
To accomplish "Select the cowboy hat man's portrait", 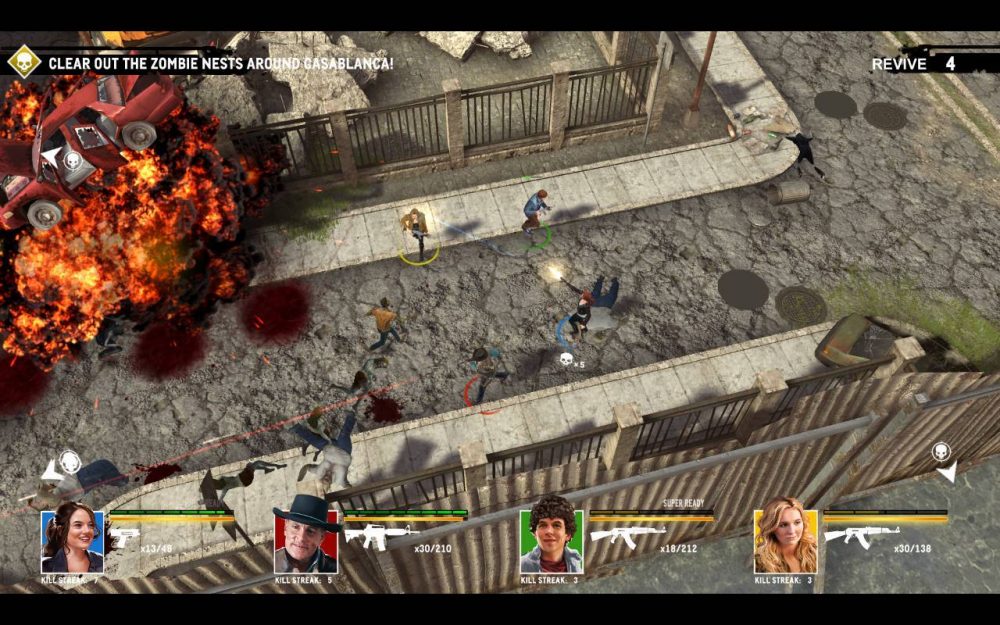I will click(305, 541).
